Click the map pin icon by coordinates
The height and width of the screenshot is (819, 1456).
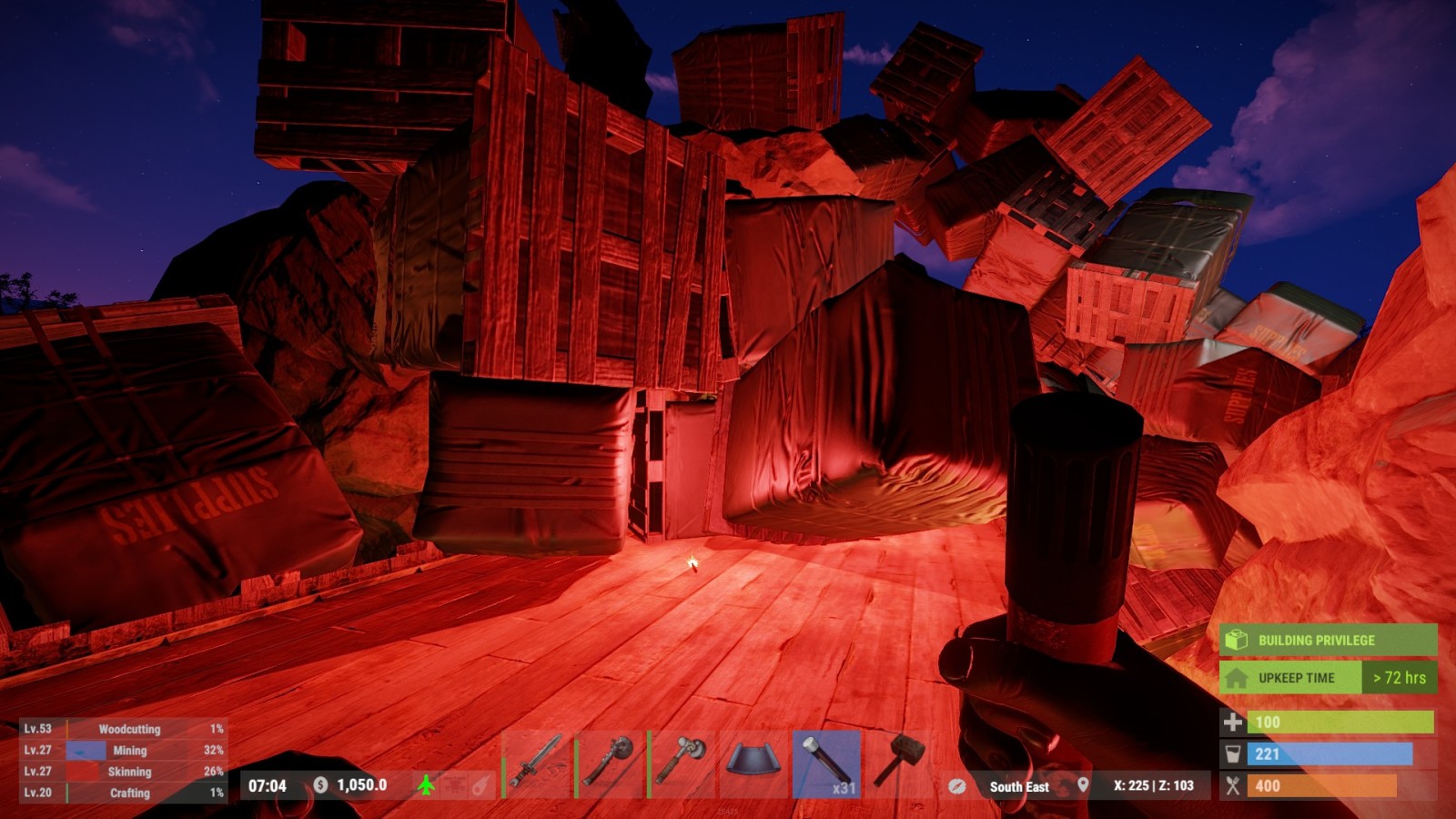tap(1083, 784)
